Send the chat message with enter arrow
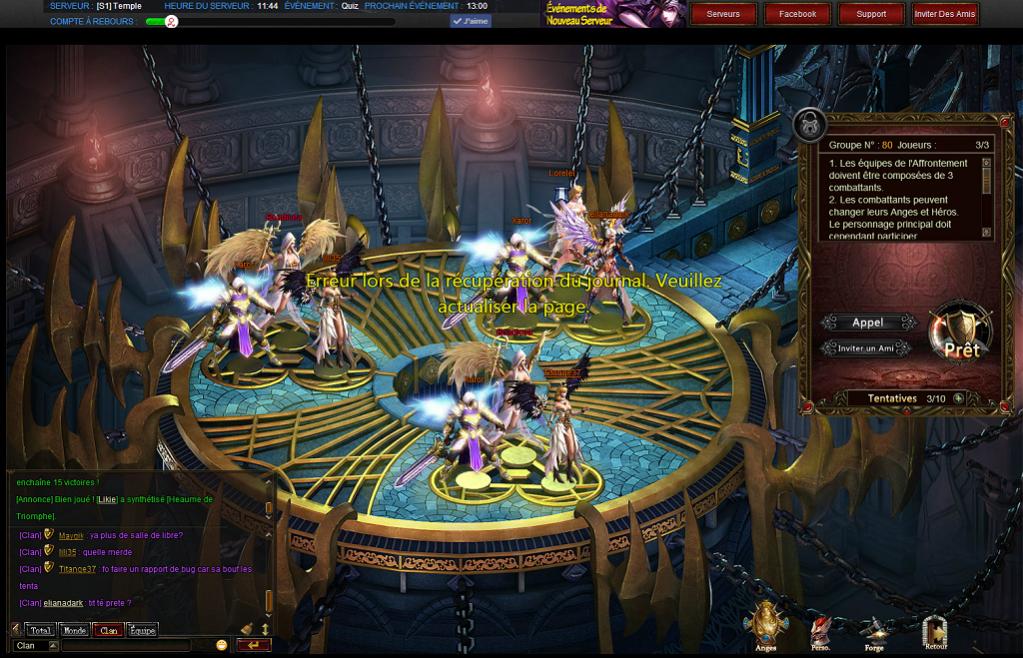The image size is (1023, 658). tap(253, 646)
